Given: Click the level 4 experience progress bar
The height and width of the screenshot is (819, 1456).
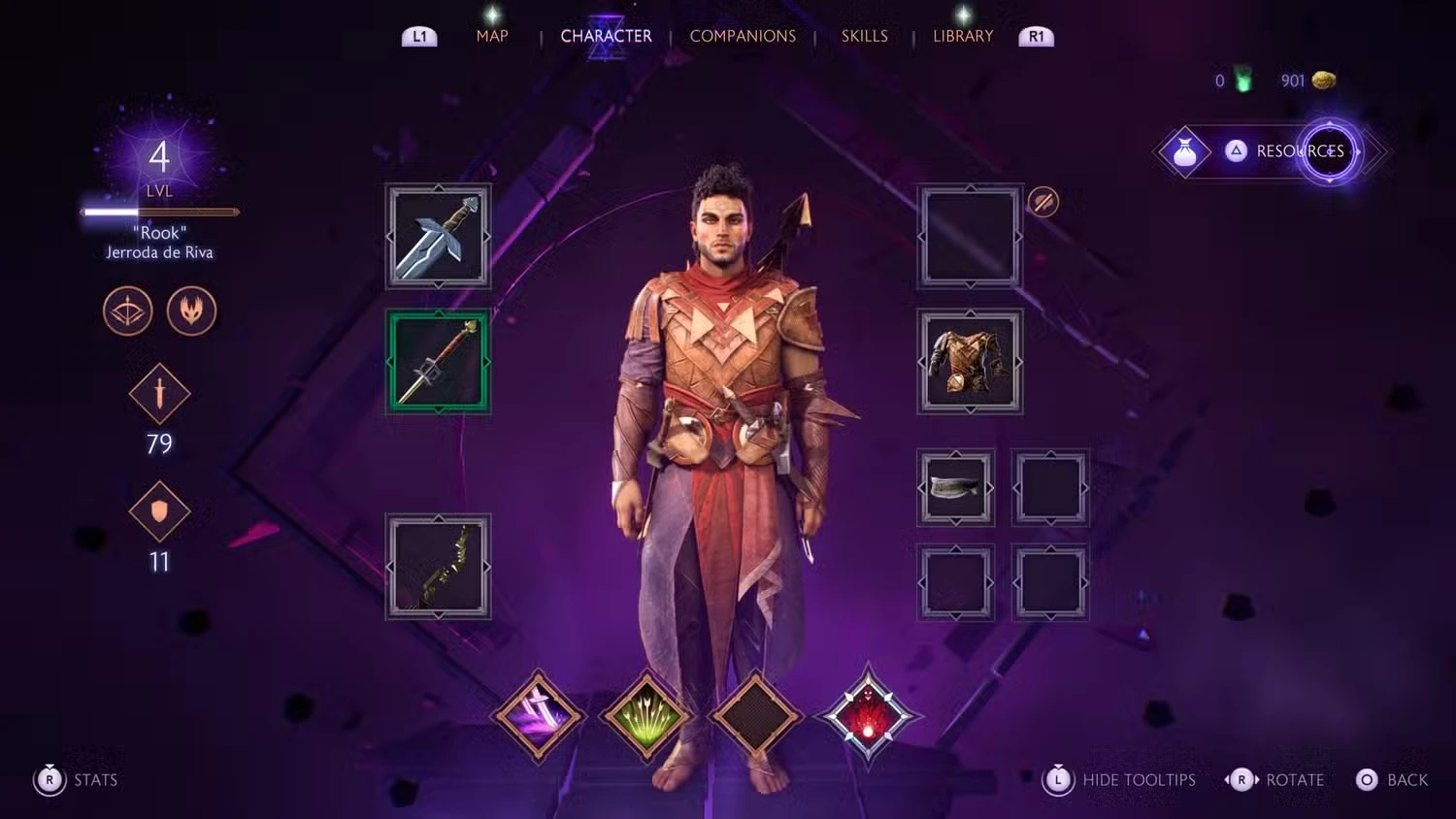Looking at the screenshot, I should pos(158,212).
